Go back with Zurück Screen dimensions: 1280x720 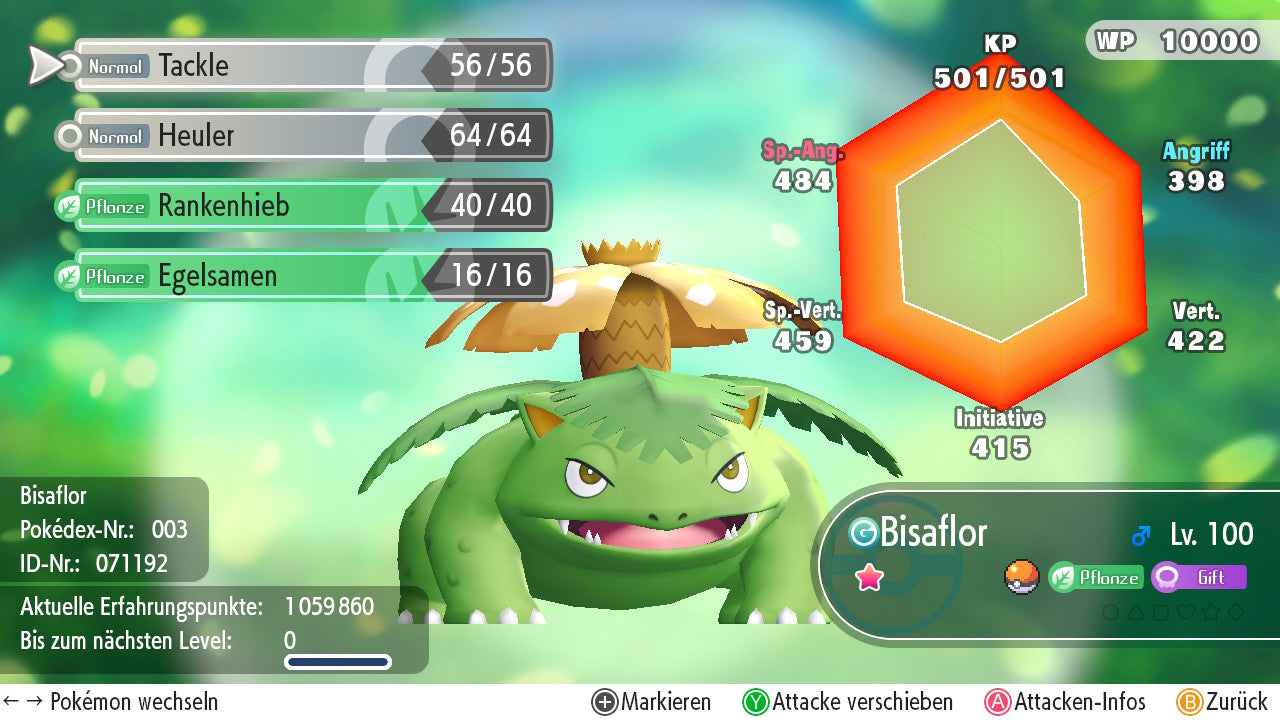(x=1222, y=702)
